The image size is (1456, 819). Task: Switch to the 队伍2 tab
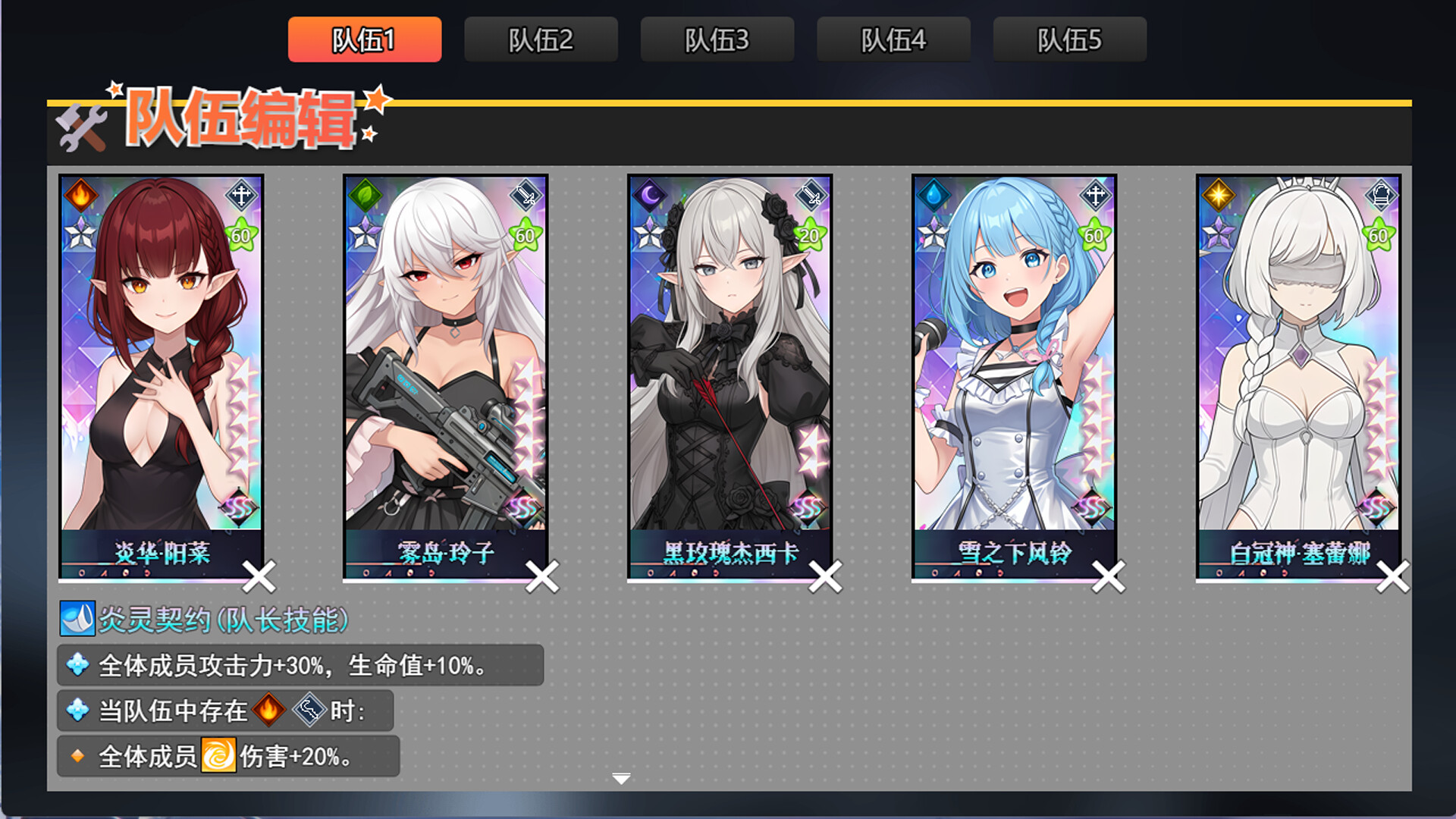tap(541, 39)
